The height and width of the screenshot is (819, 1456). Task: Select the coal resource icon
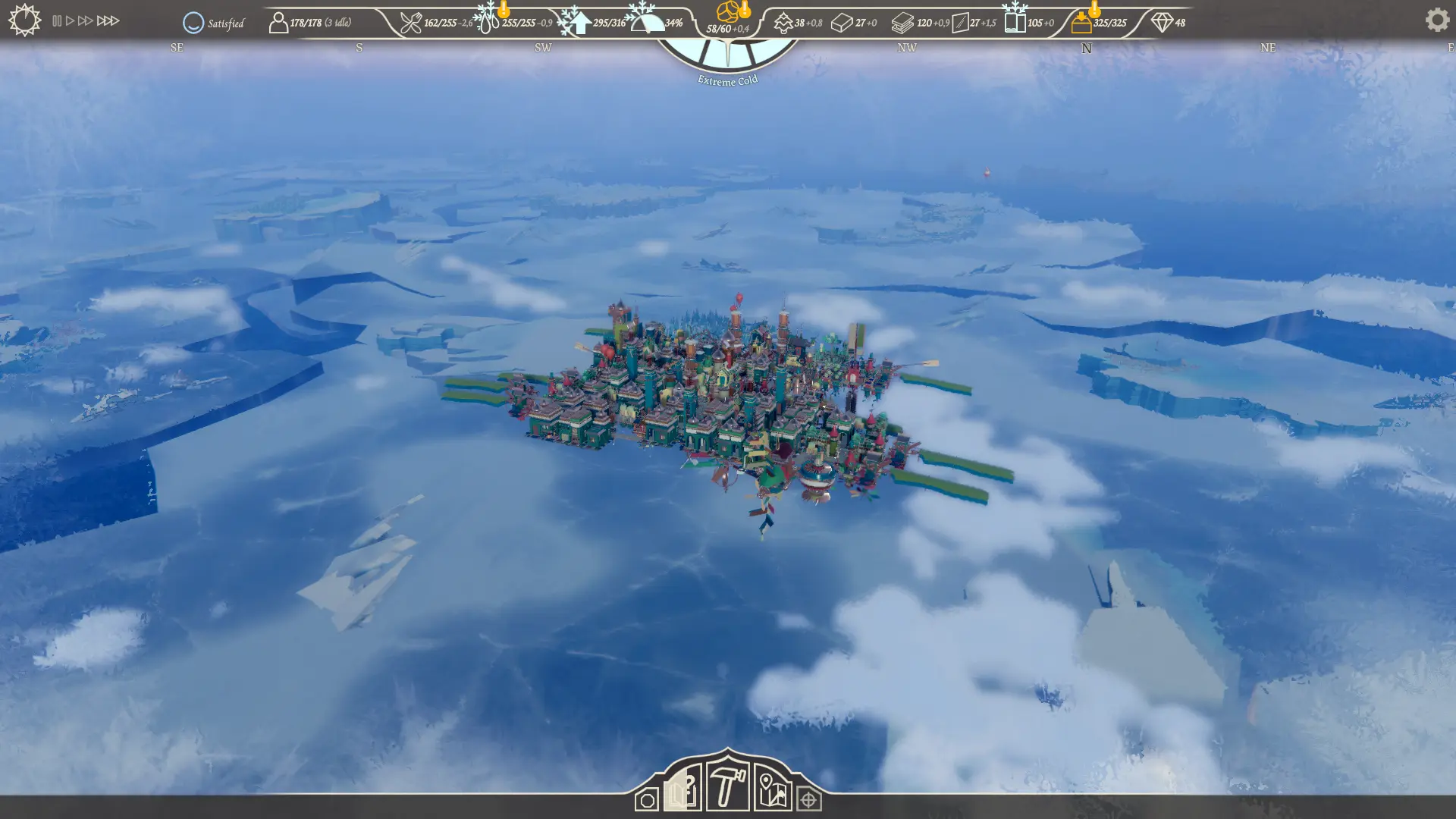[728, 12]
